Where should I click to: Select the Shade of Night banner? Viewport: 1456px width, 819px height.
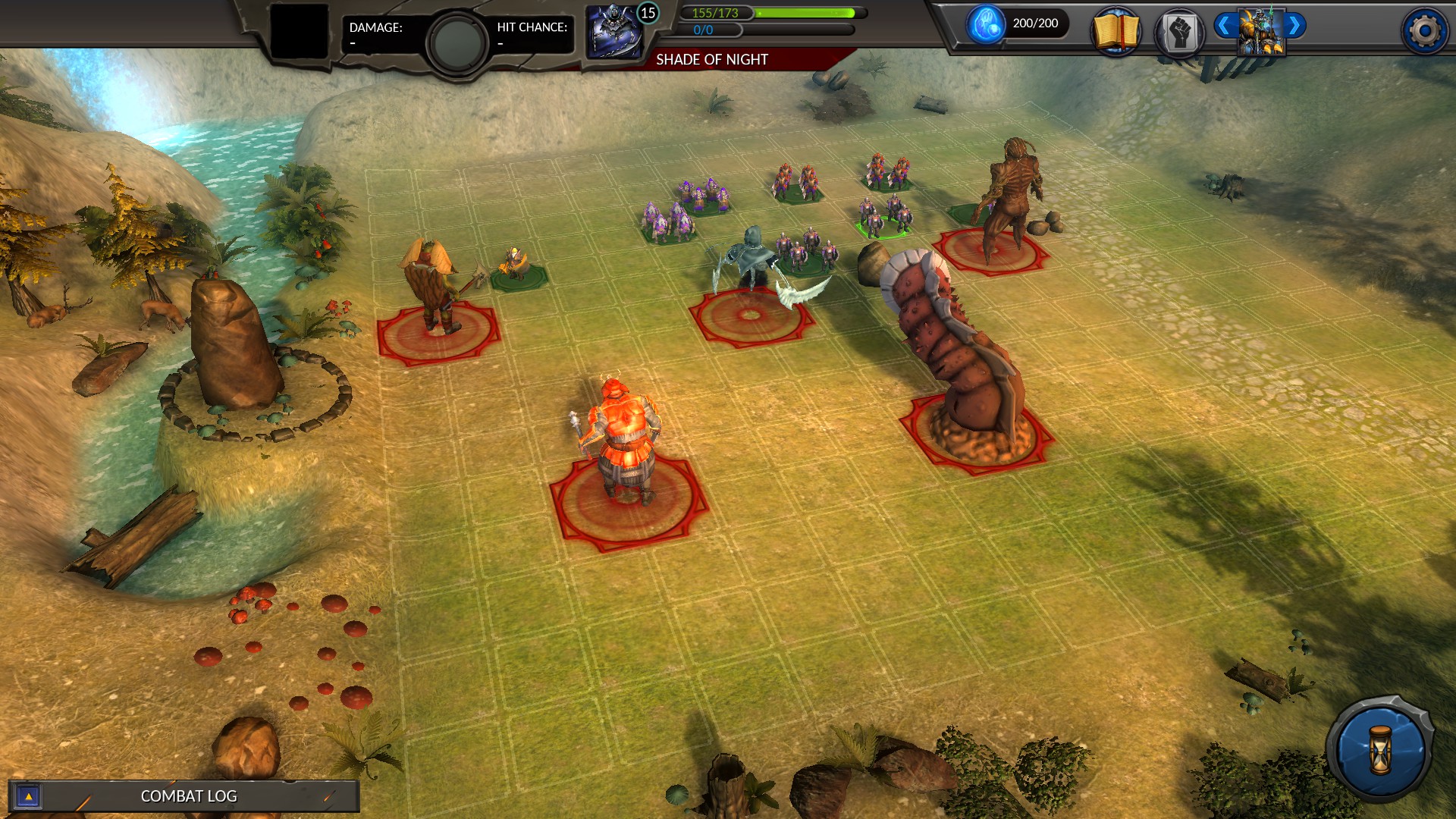coord(713,58)
